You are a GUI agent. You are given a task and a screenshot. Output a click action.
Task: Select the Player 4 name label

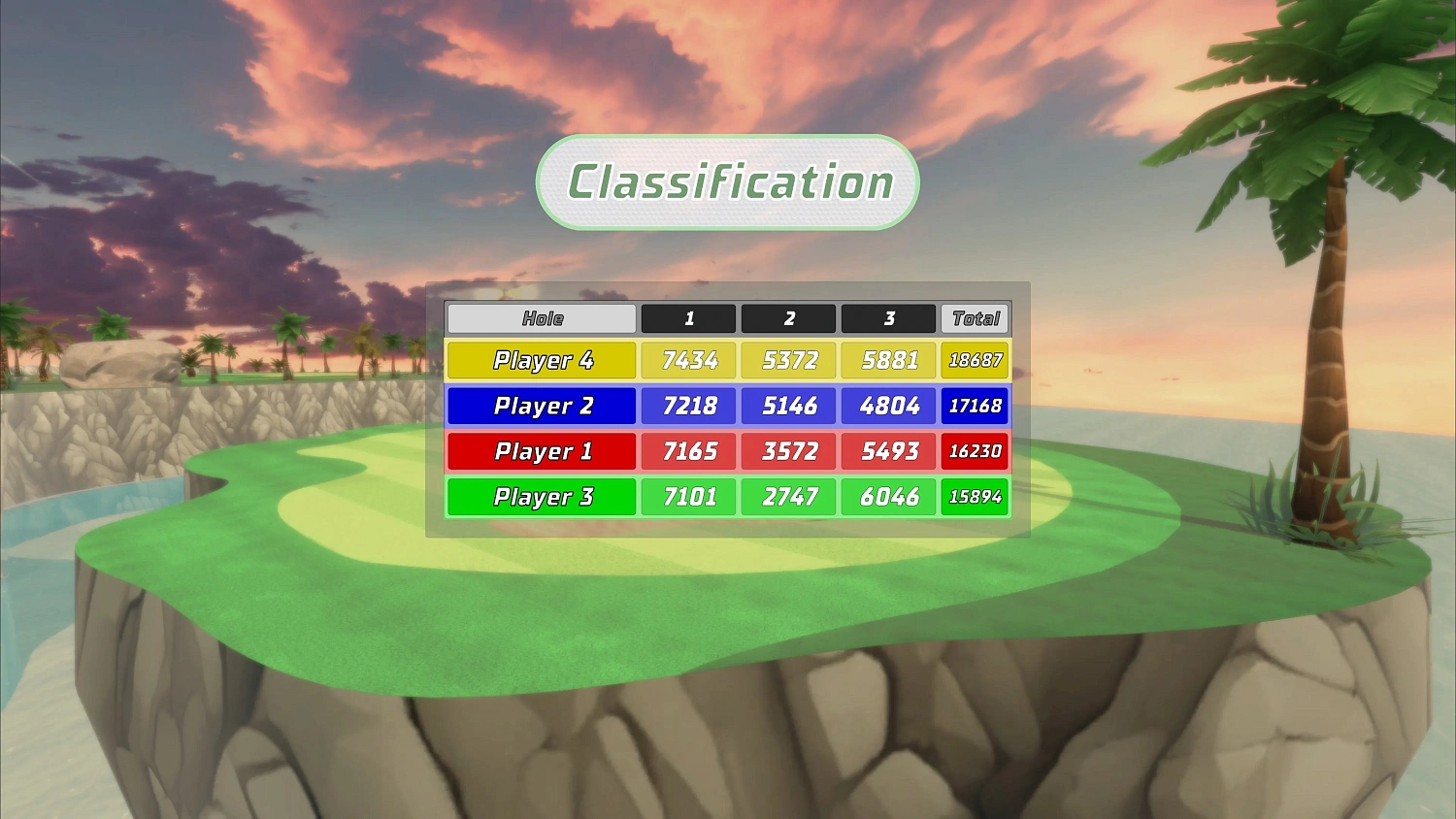click(x=541, y=360)
